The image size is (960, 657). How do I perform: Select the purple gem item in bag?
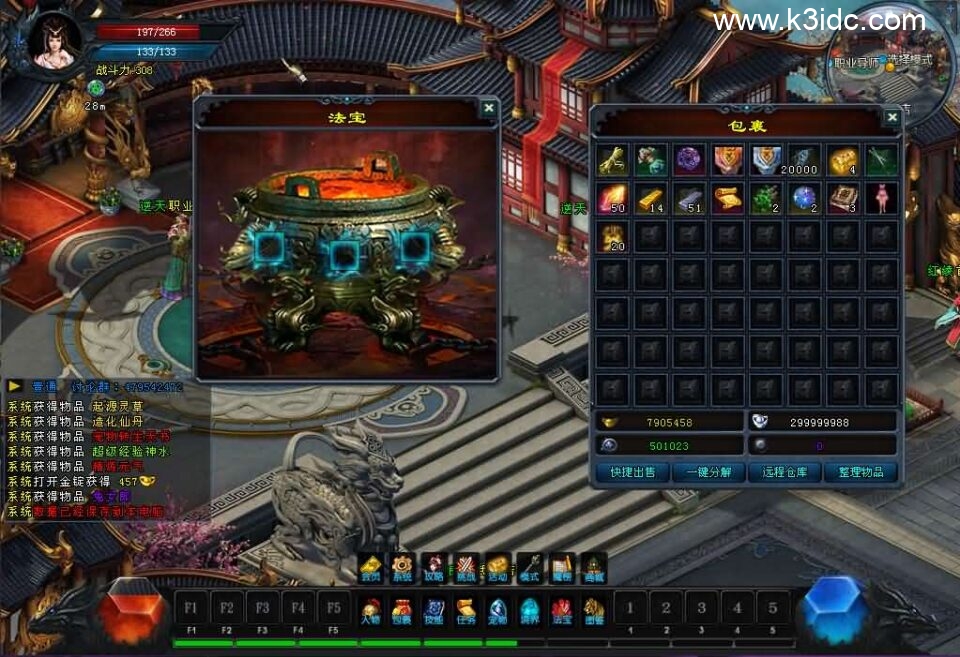(x=688, y=160)
